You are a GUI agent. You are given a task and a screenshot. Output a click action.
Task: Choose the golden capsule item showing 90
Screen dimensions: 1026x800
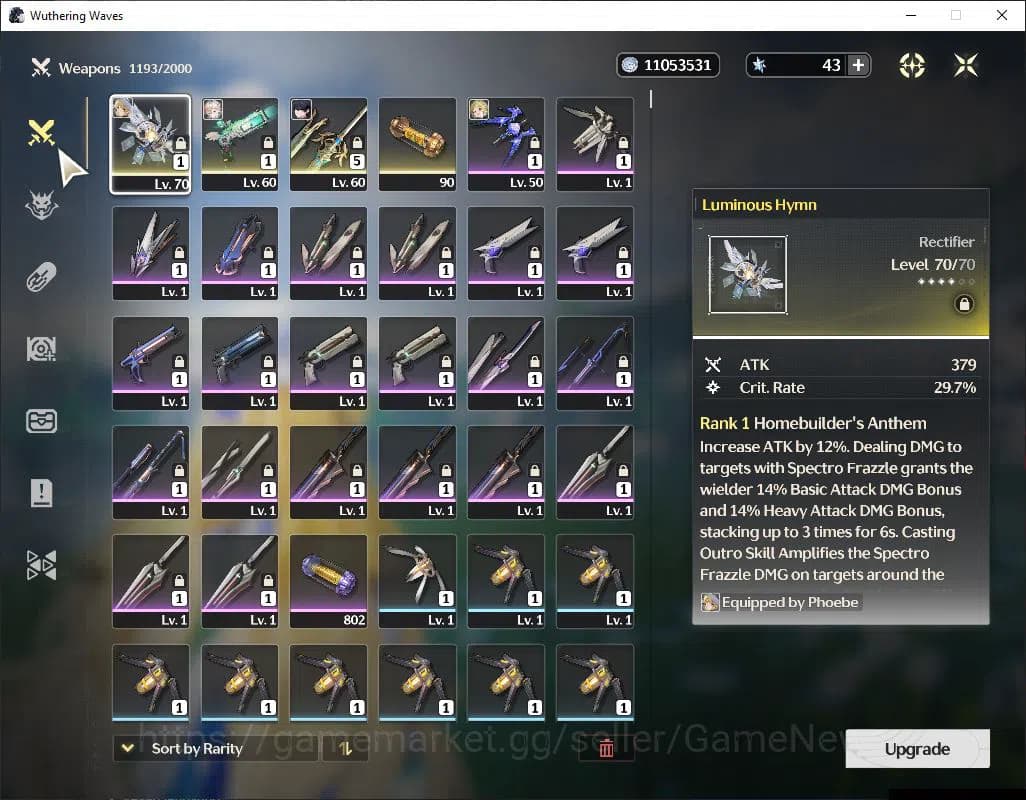(x=417, y=143)
